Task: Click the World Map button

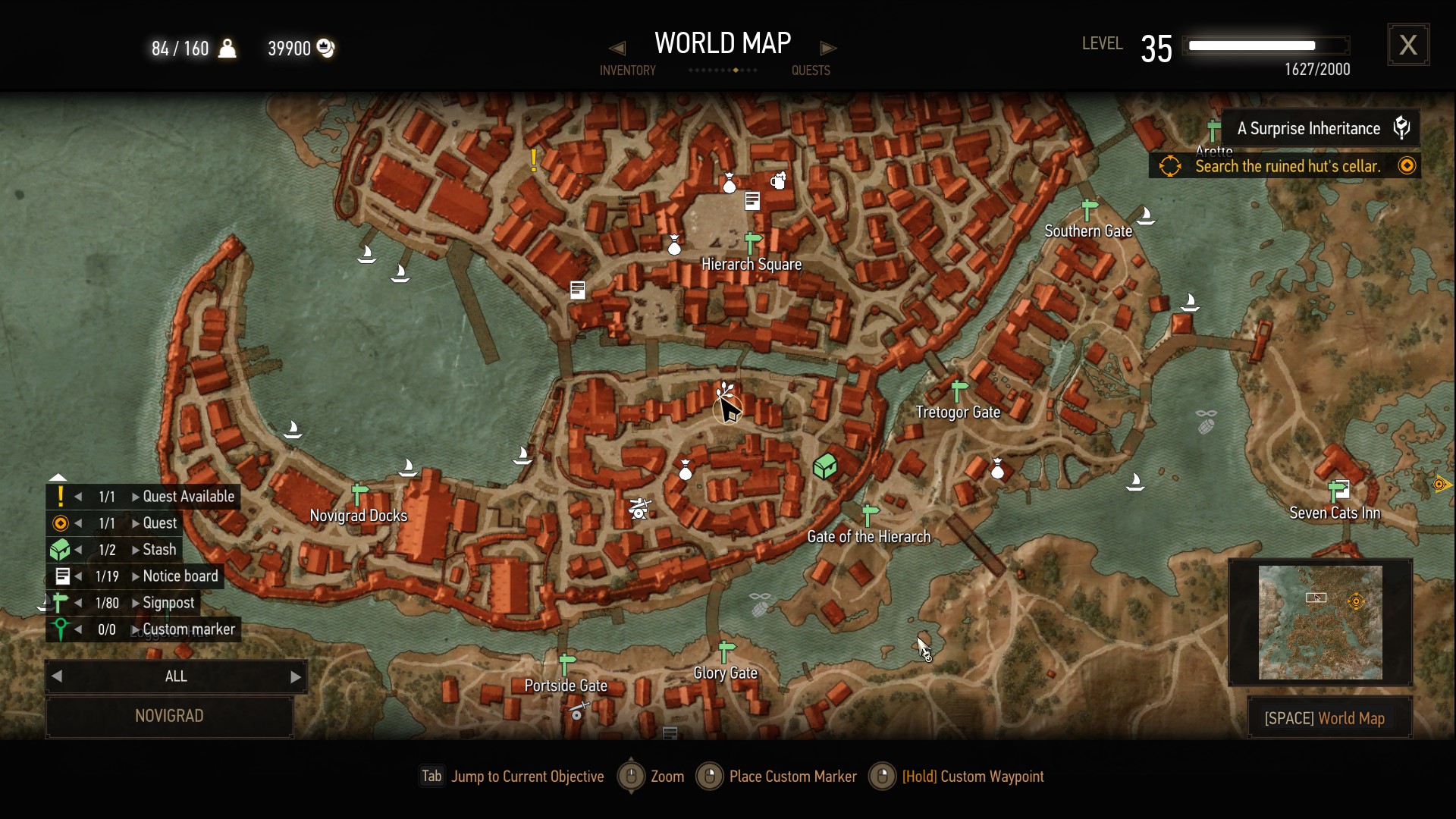Action: pos(1329,718)
